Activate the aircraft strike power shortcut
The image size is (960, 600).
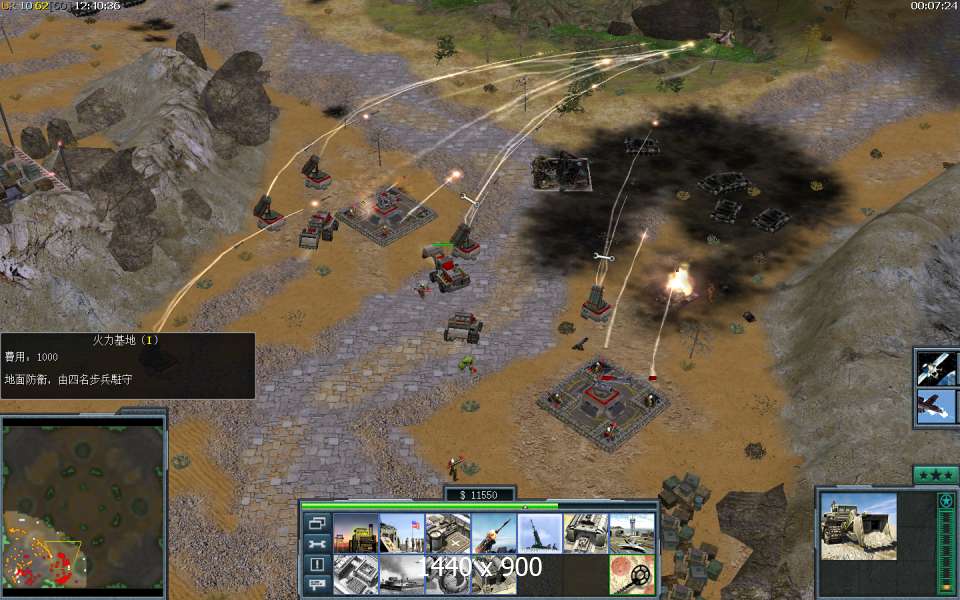tap(937, 407)
